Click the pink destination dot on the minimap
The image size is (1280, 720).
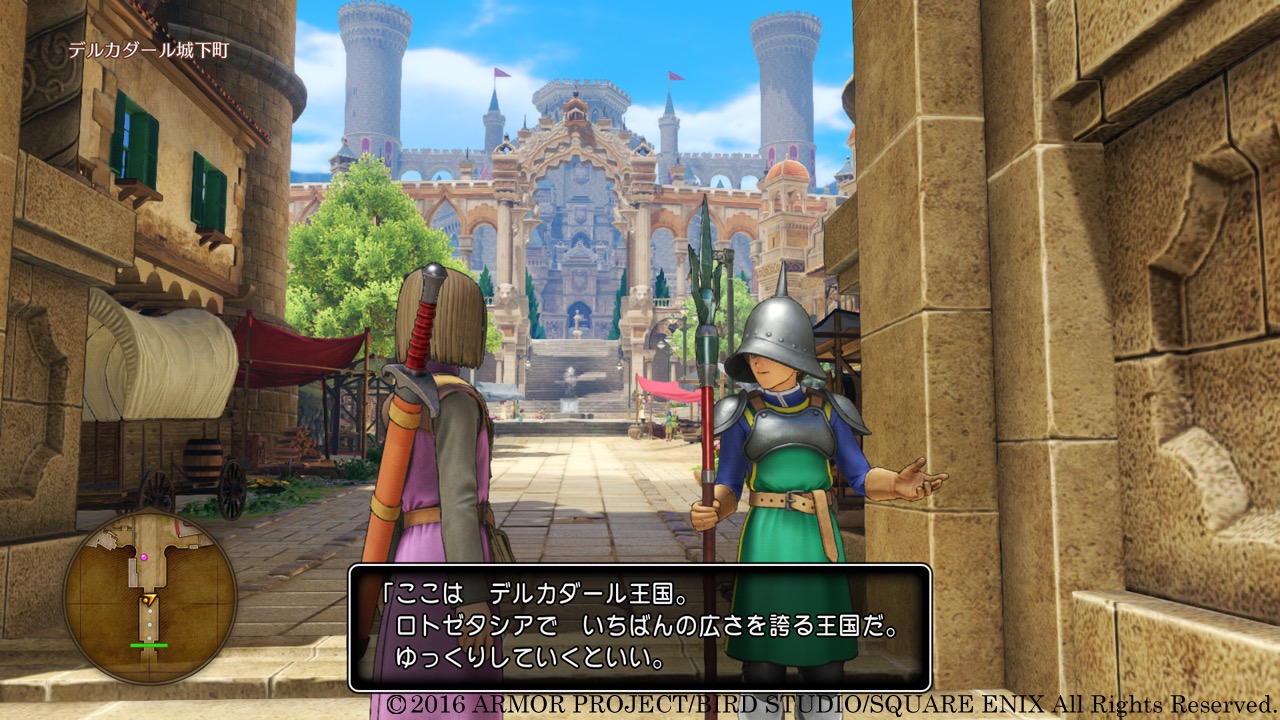point(144,557)
